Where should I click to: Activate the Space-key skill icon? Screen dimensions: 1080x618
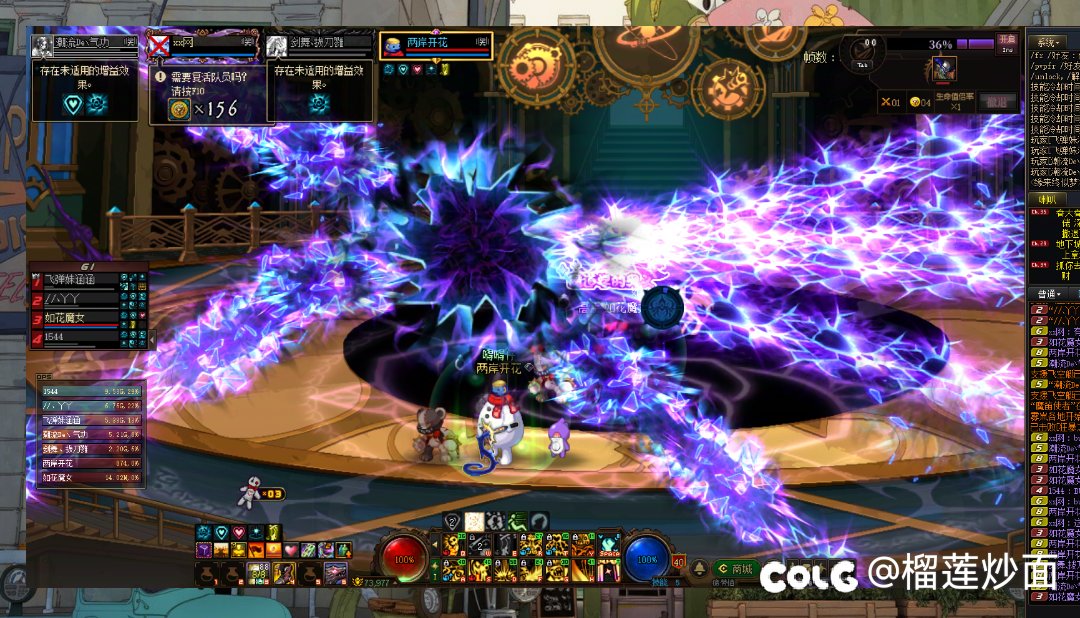tap(608, 546)
